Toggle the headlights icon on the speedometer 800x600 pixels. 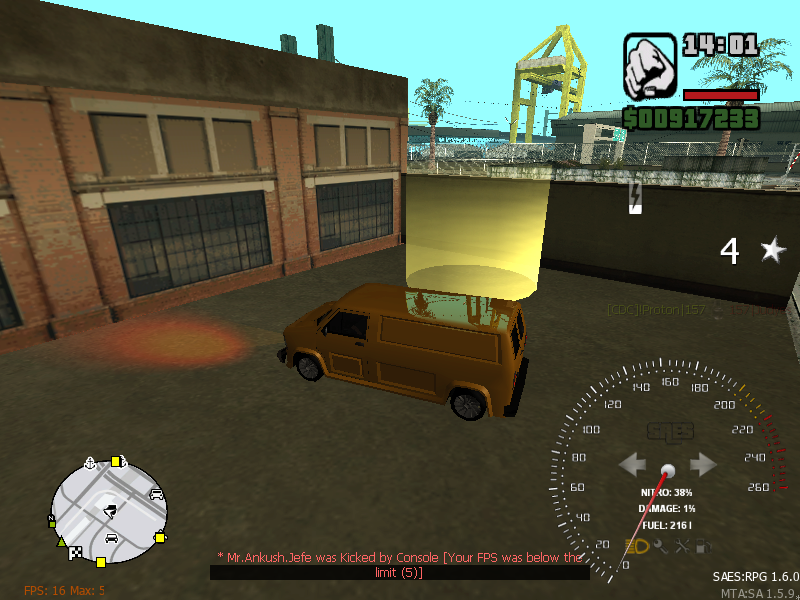[637, 546]
